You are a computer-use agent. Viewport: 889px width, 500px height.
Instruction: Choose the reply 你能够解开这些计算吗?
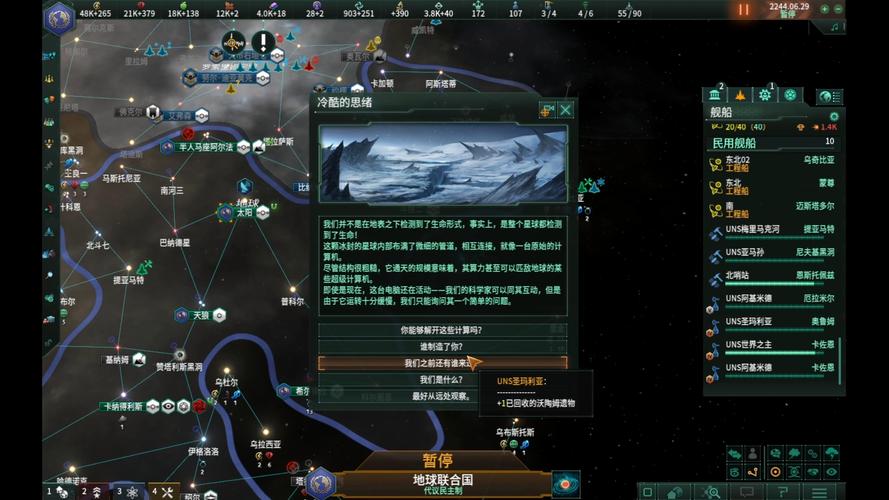click(442, 330)
